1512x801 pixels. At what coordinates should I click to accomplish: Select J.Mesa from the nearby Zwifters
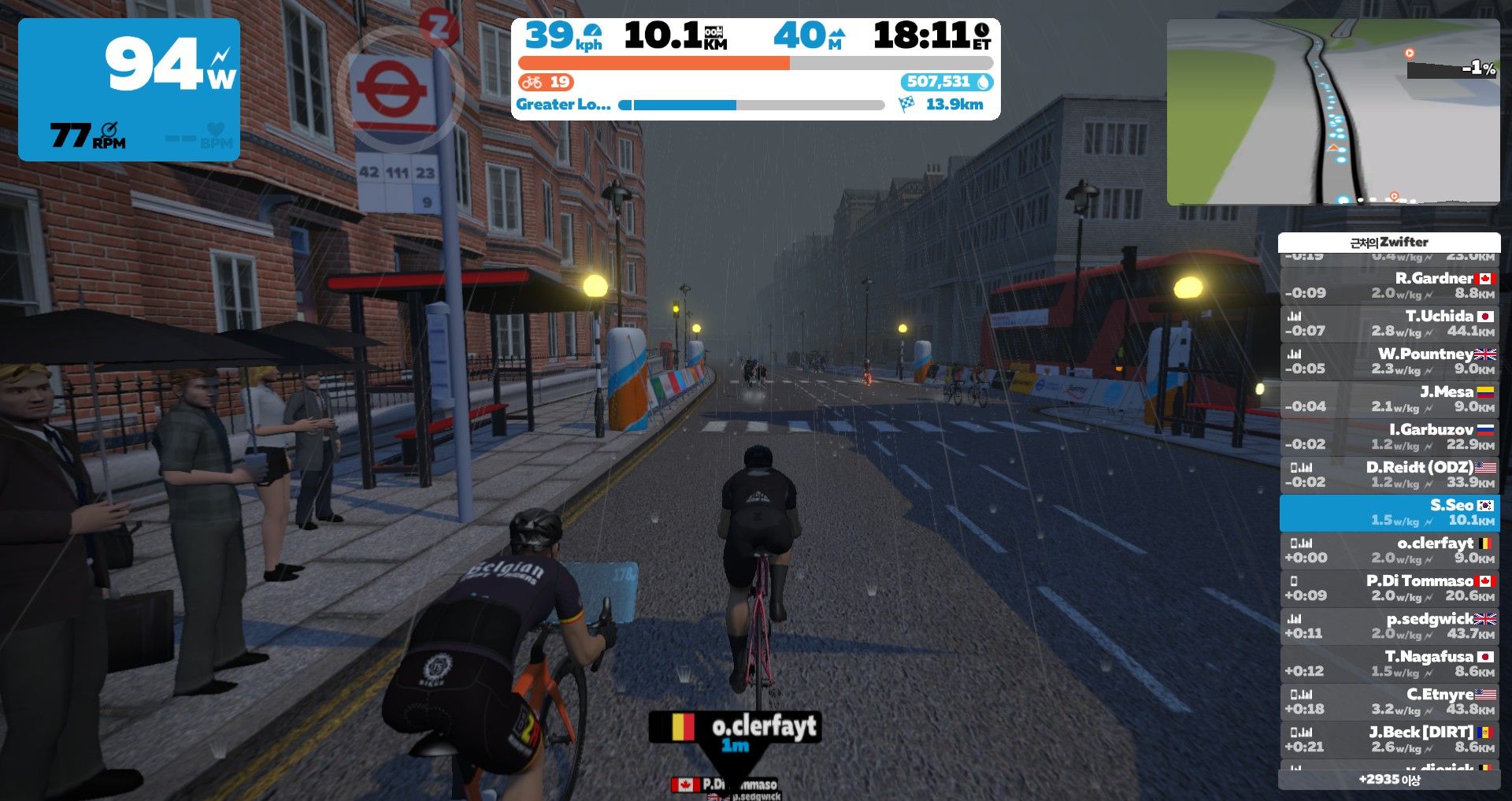click(1389, 399)
